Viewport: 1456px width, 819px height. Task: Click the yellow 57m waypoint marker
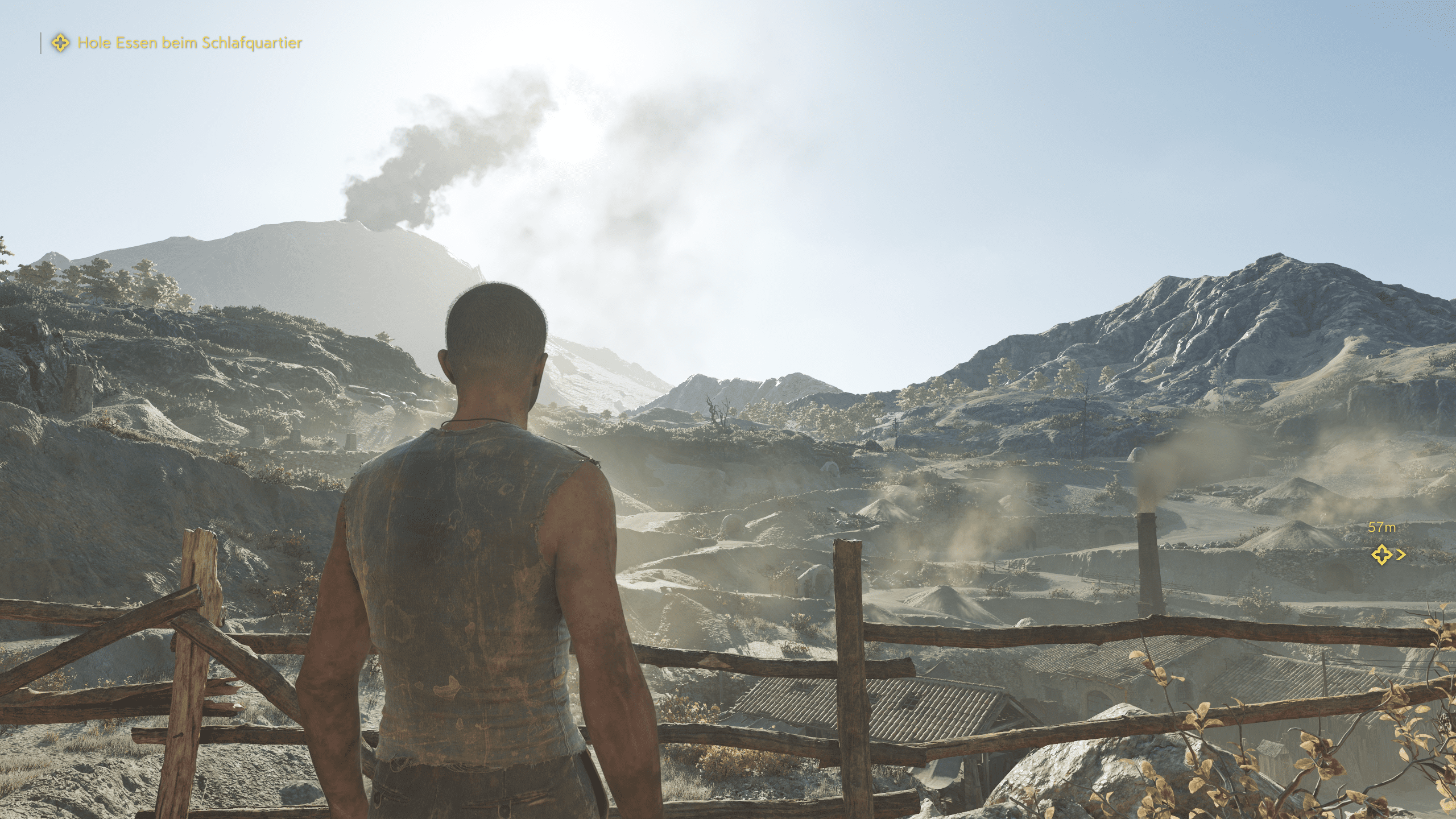pos(1381,554)
